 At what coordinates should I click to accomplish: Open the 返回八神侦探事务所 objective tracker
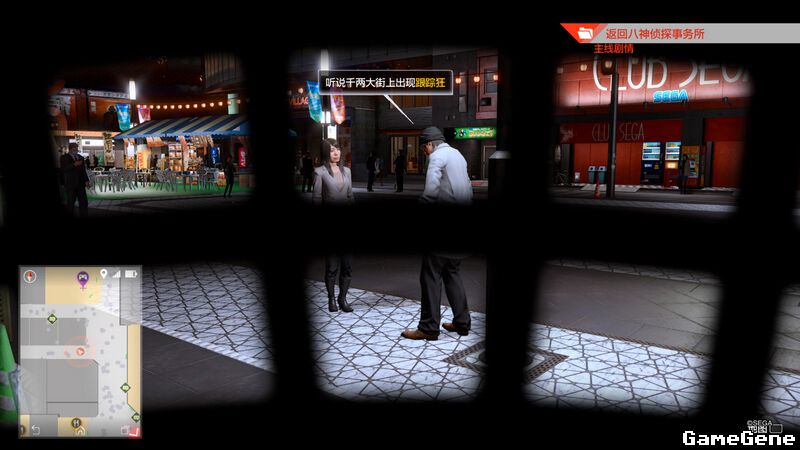655,33
